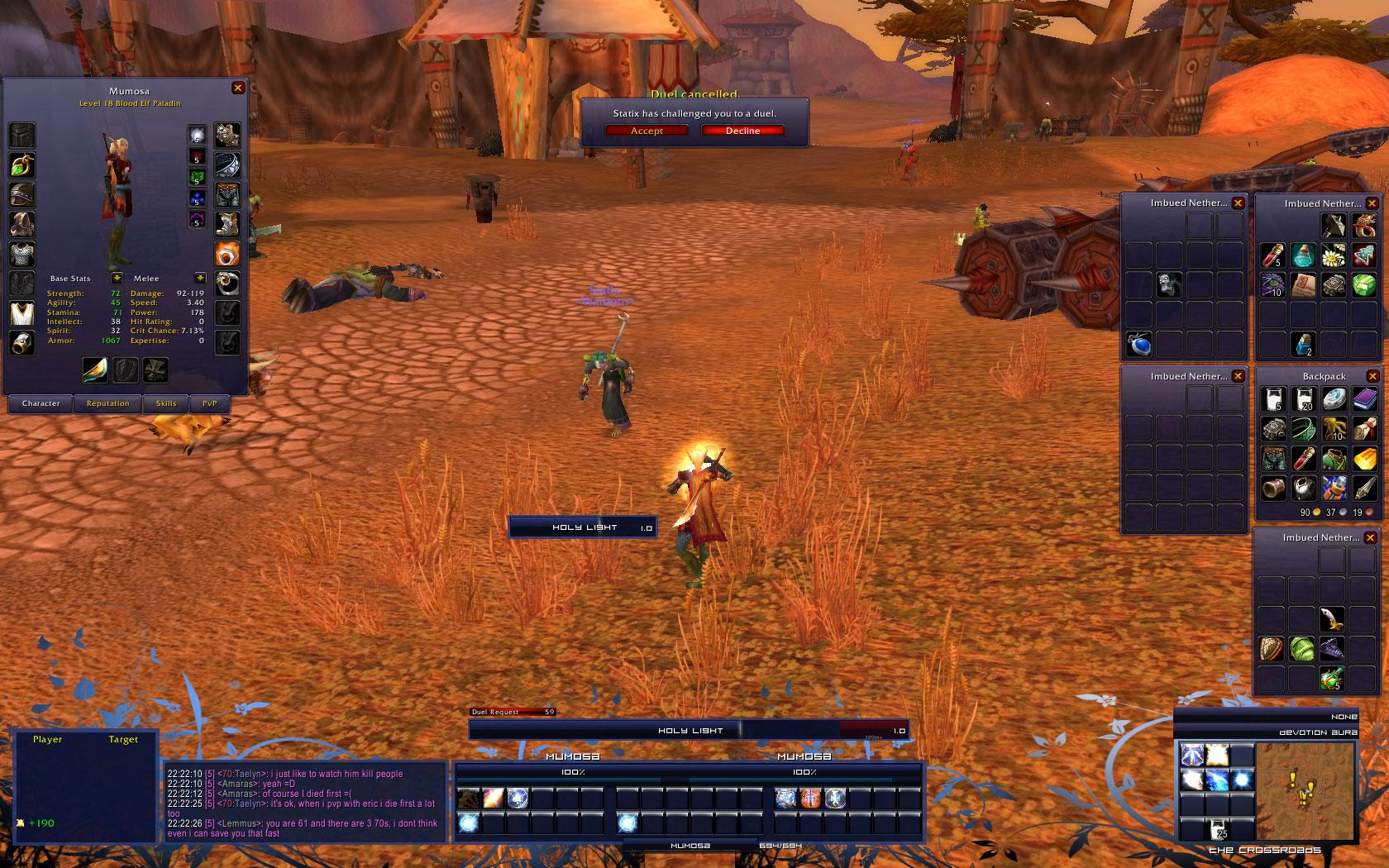The width and height of the screenshot is (1389, 868).
Task: Pick the gold bar in the Backpack
Action: [1364, 459]
